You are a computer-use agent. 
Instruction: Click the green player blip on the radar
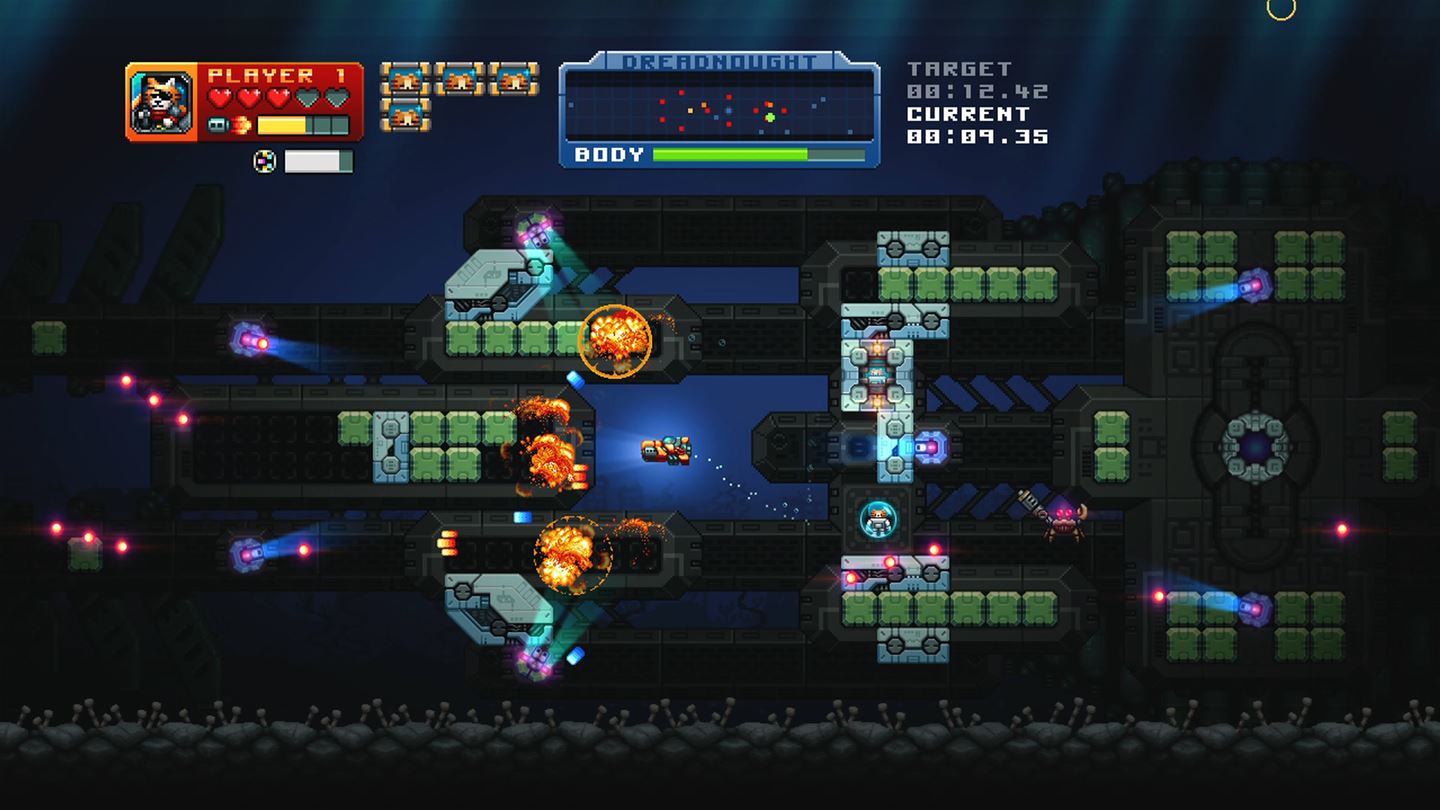pyautogui.click(x=770, y=118)
